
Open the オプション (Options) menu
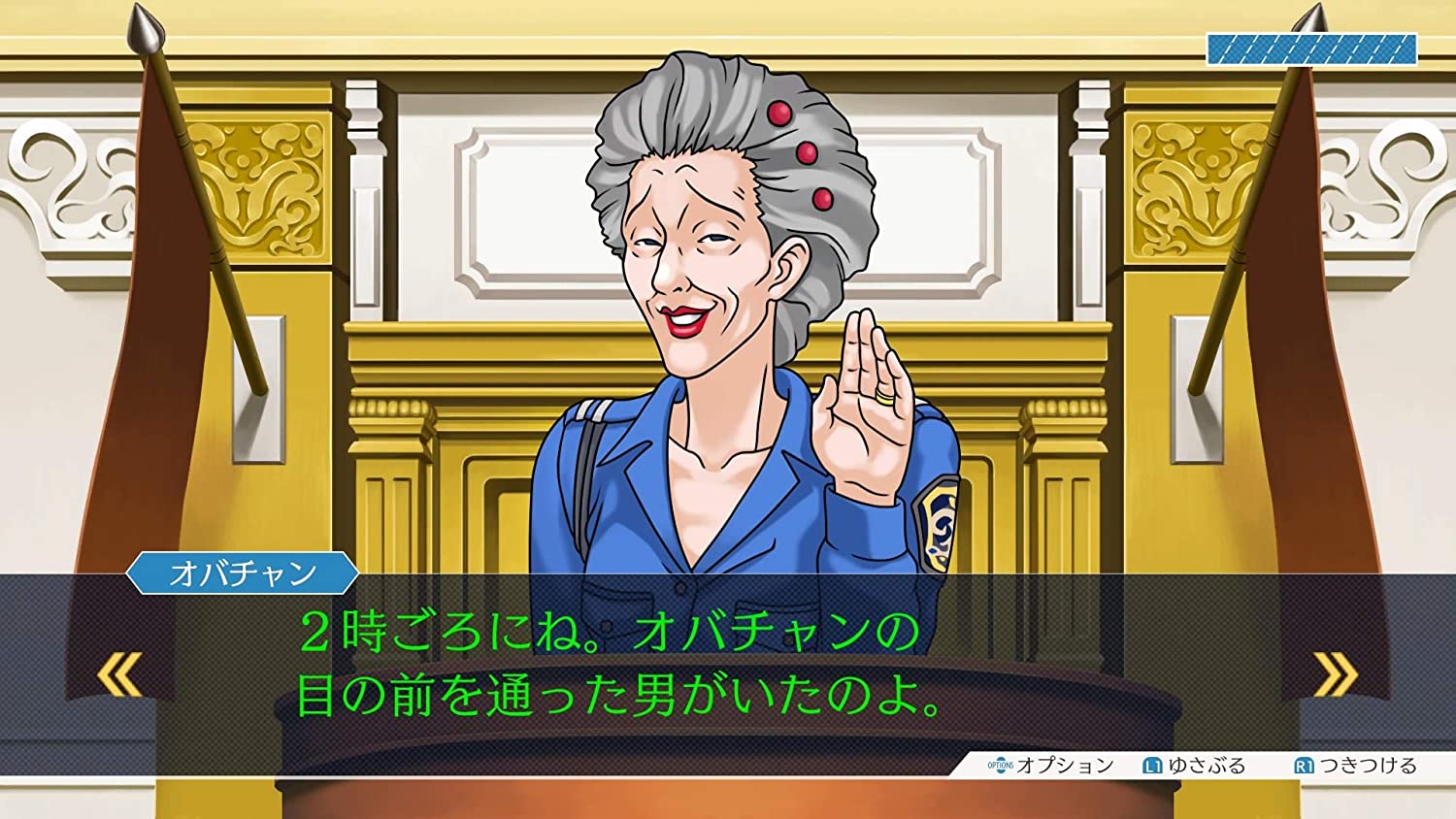[1053, 764]
